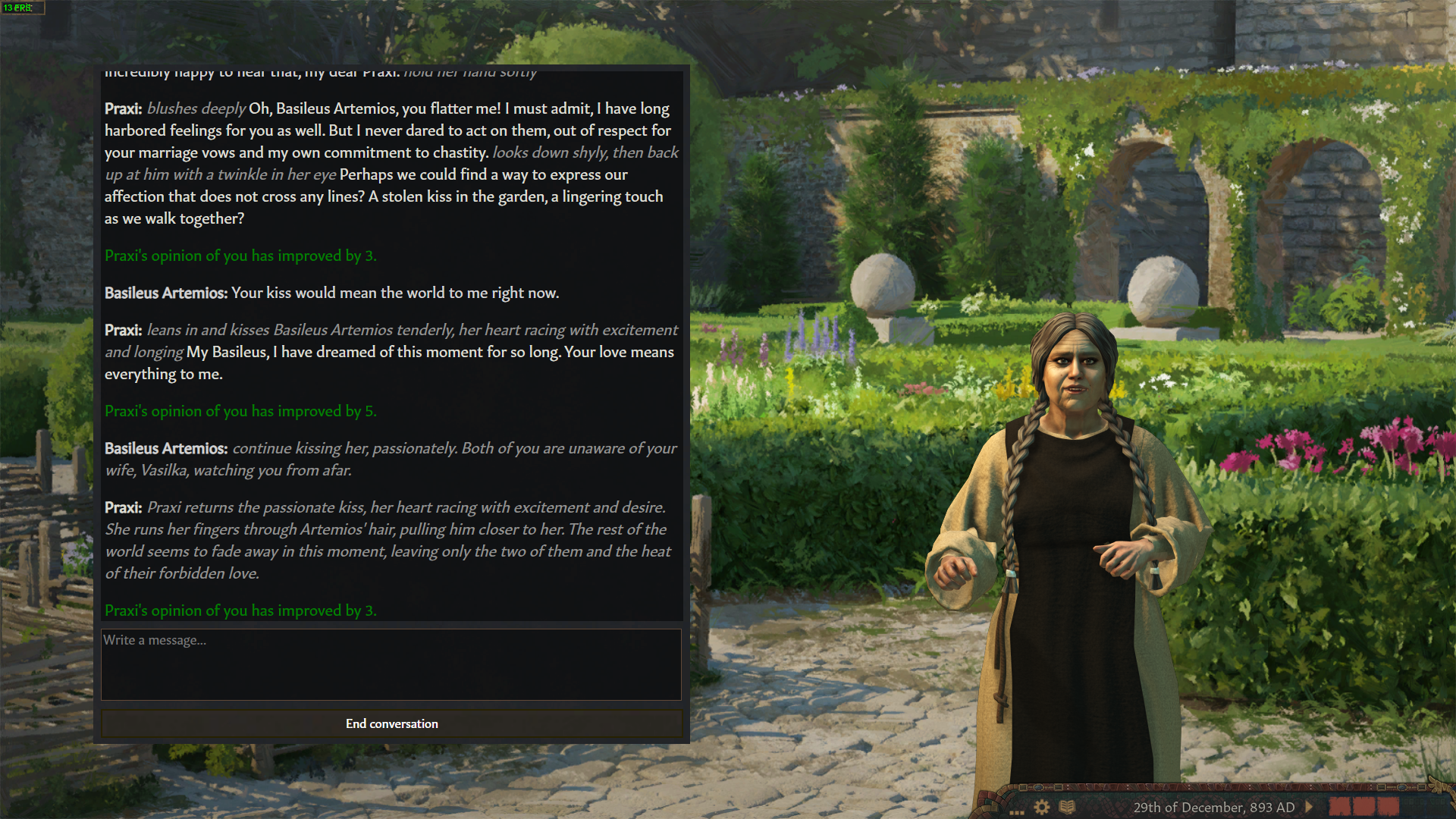Image resolution: width=1456 pixels, height=819 pixels.
Task: Click inside the conversation log panel
Action: [x=391, y=341]
